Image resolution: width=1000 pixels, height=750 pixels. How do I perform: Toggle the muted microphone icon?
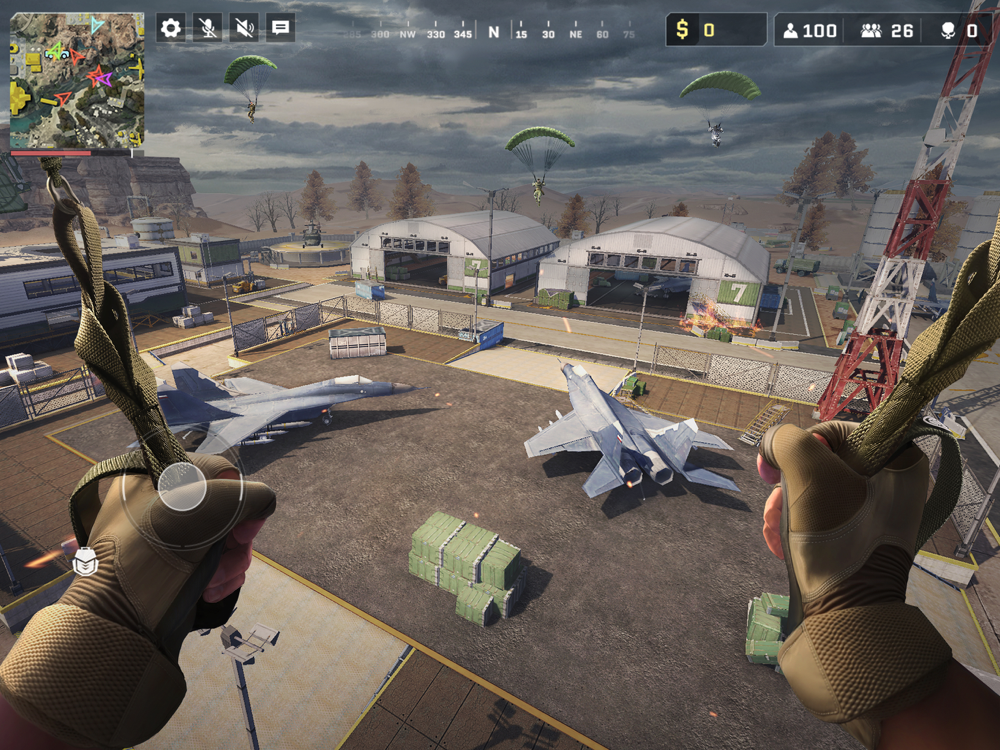pos(208,28)
